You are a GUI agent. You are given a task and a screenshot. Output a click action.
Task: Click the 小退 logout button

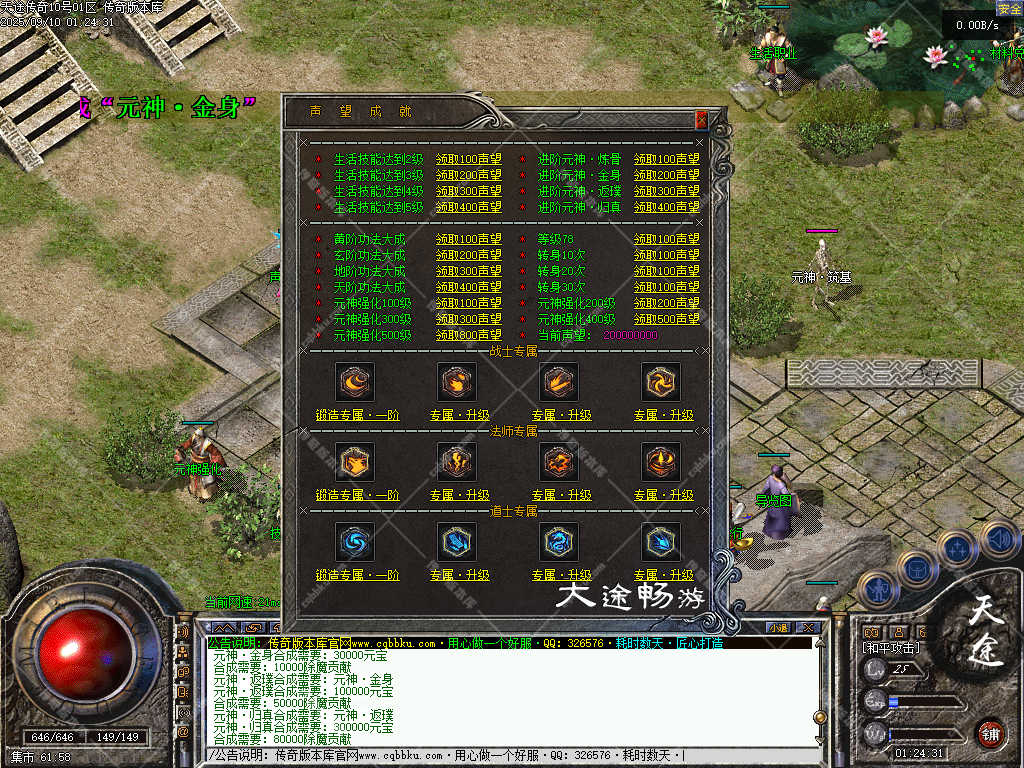point(778,627)
